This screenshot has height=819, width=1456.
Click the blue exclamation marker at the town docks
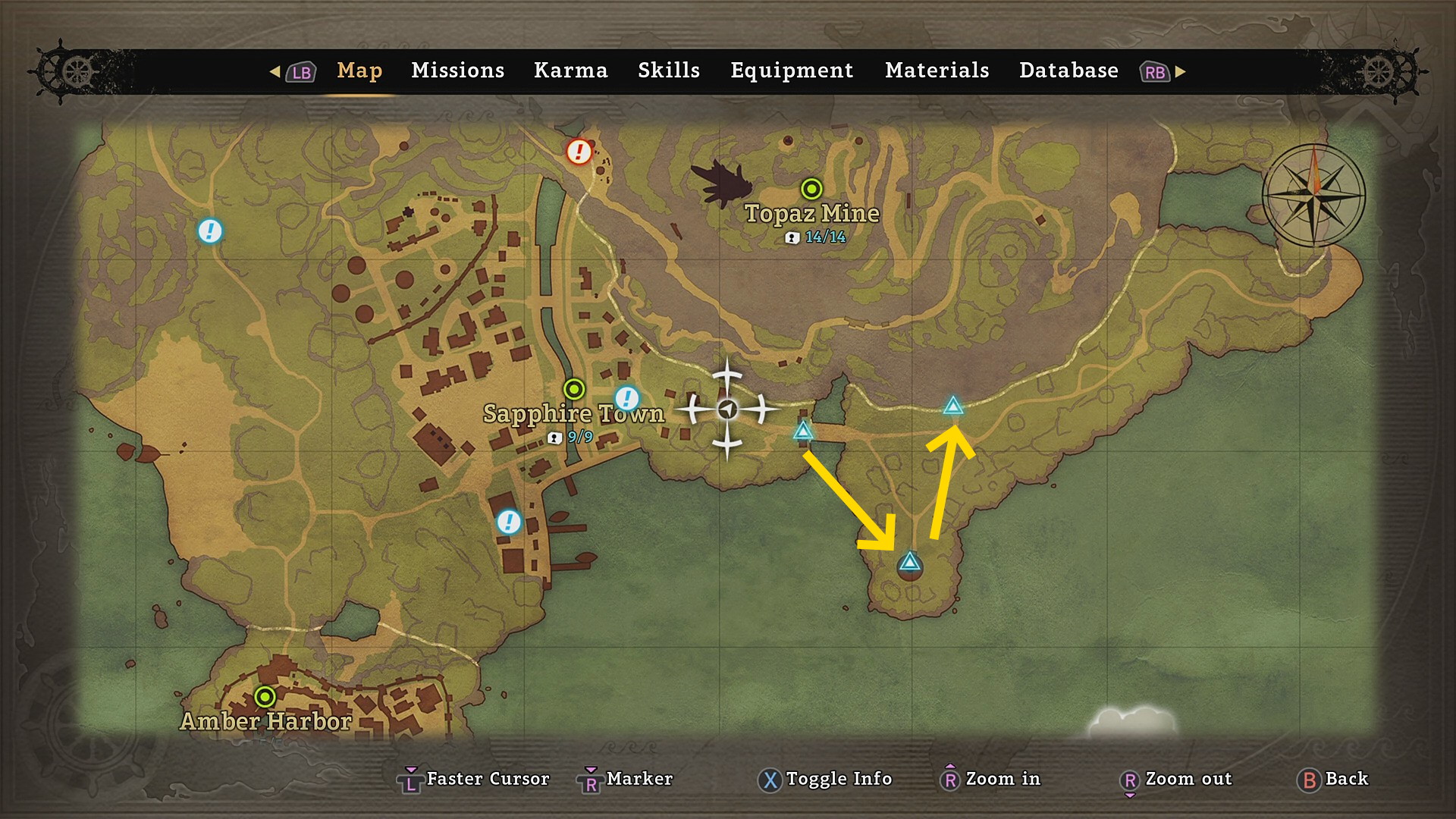(x=508, y=522)
